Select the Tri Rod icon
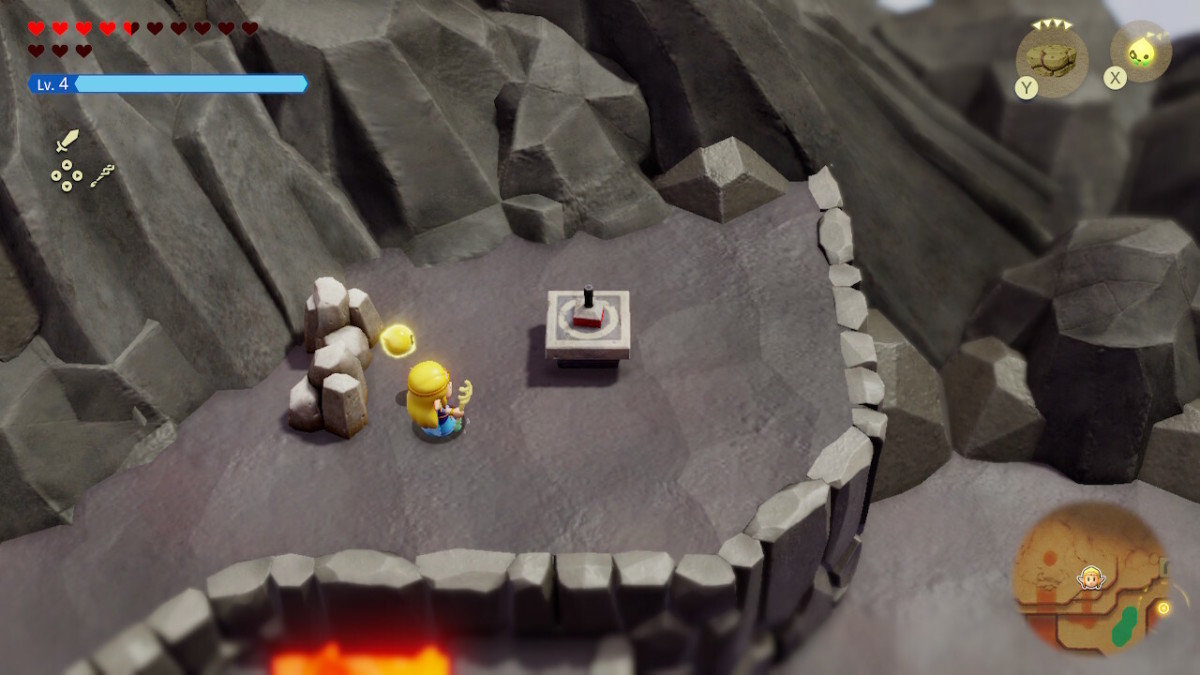This screenshot has width=1200, height=675. coord(102,176)
